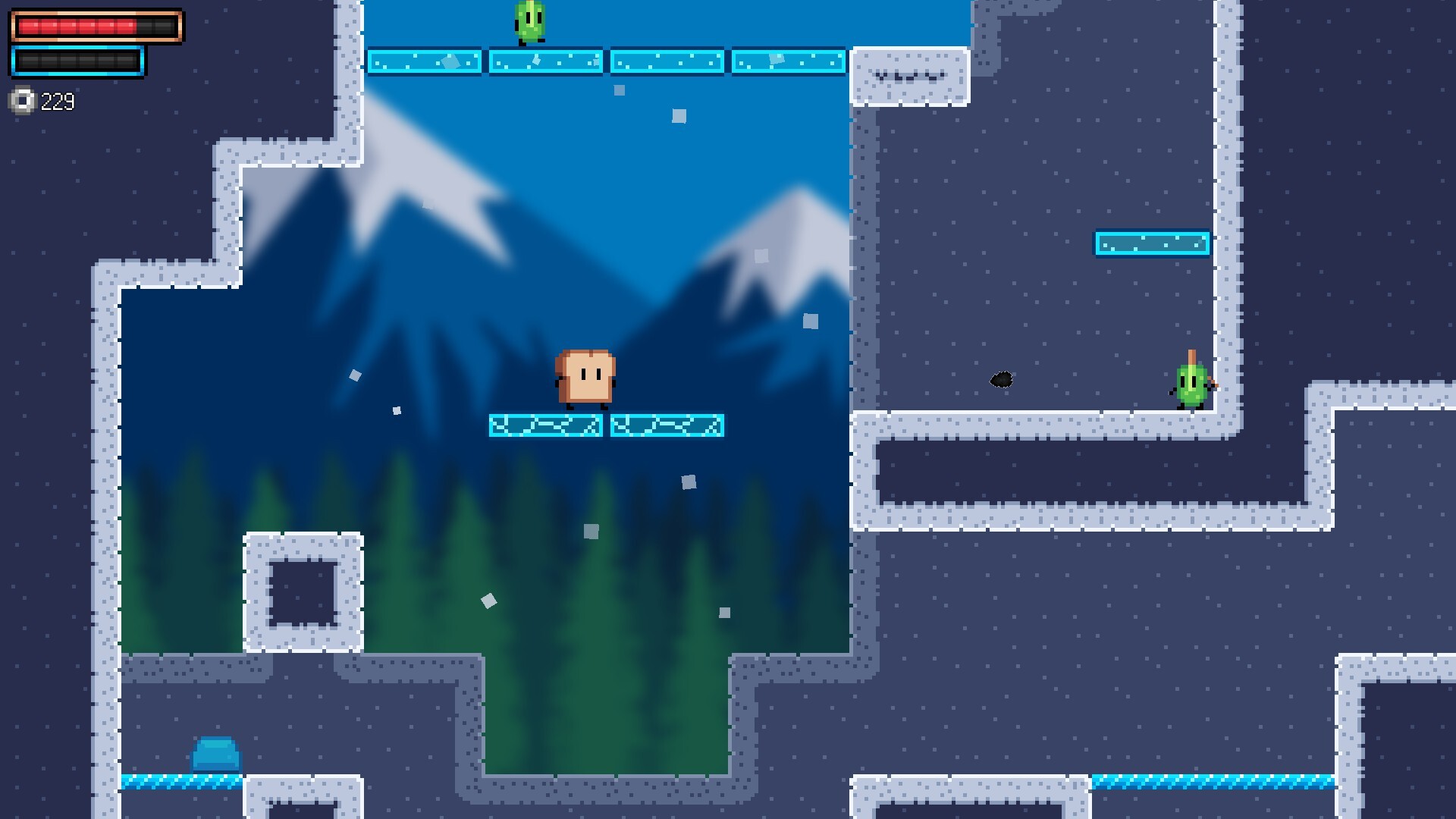1456x819 pixels.
Task: Click the striped hazard strip at the bottom left
Action: (x=174, y=780)
